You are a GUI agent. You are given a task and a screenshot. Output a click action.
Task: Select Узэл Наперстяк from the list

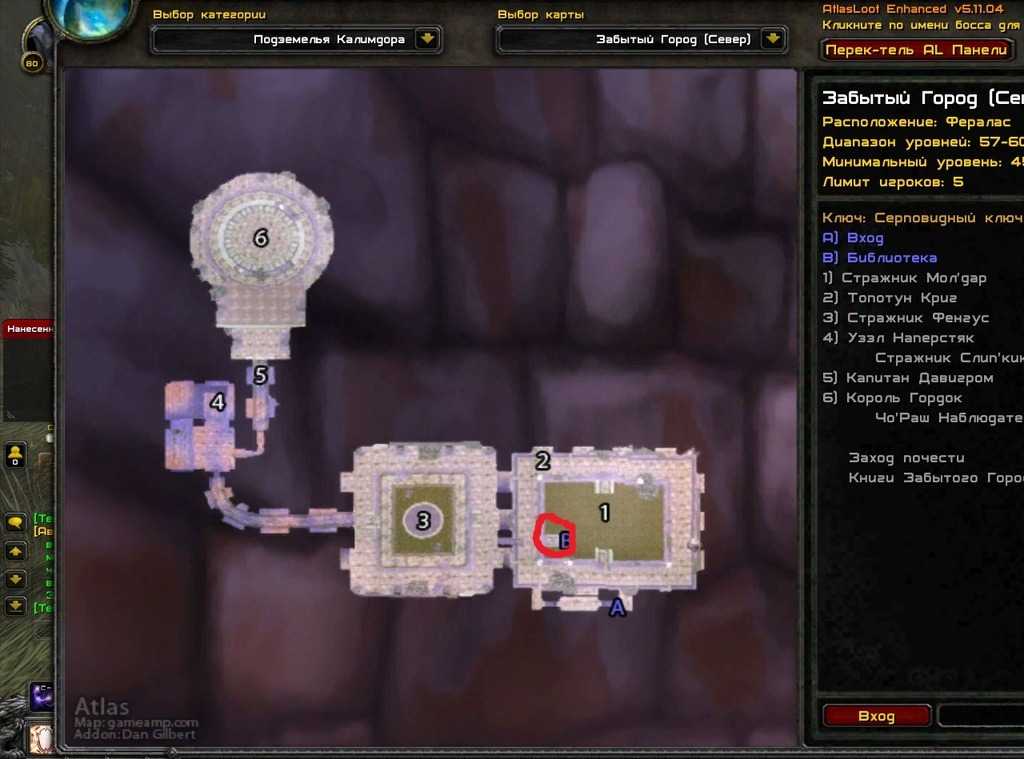point(910,338)
